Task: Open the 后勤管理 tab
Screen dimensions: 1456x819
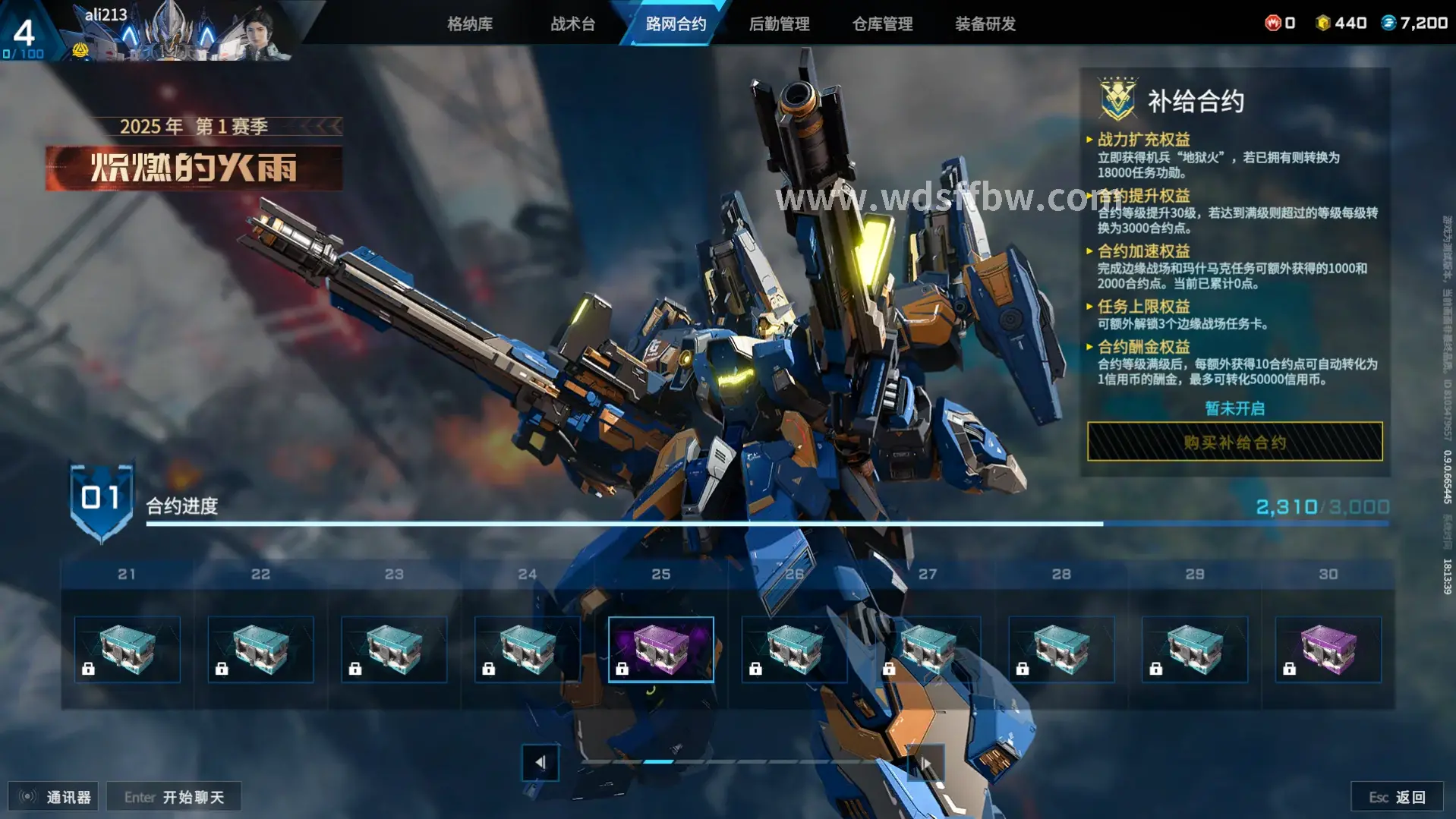Action: pyautogui.click(x=779, y=24)
